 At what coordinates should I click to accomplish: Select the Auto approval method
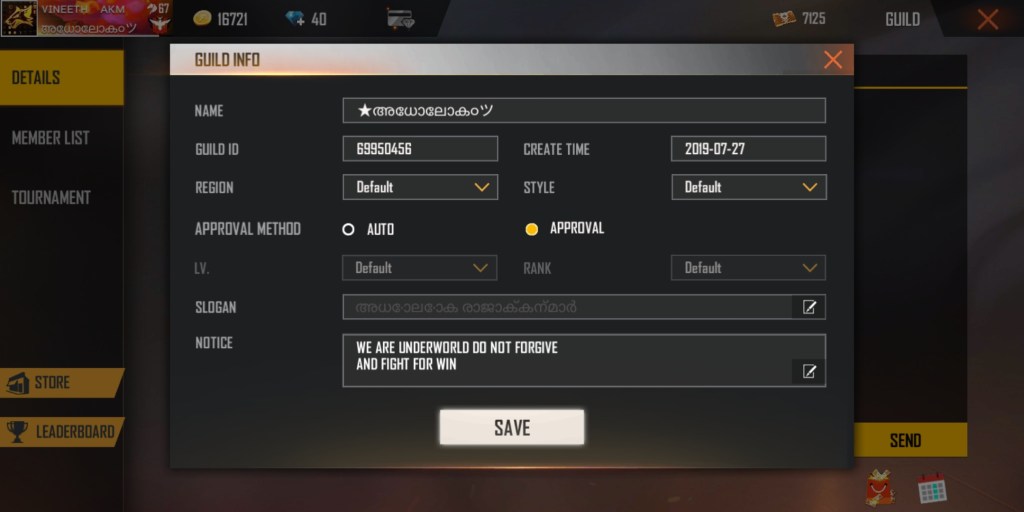pos(348,229)
